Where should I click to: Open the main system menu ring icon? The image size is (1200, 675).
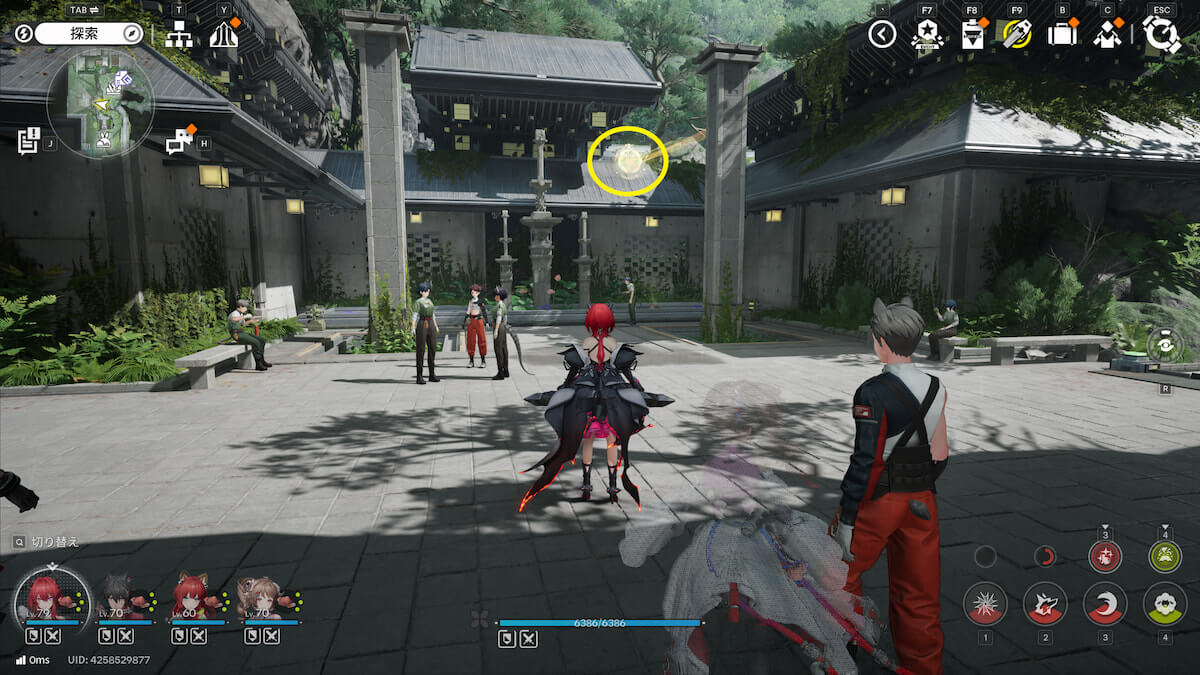pos(1162,34)
